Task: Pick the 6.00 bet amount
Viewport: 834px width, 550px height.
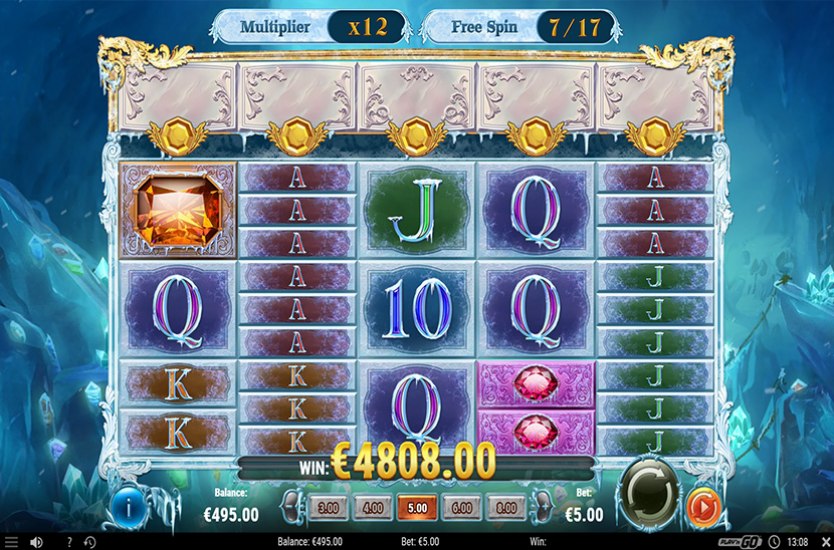Action: coord(462,508)
